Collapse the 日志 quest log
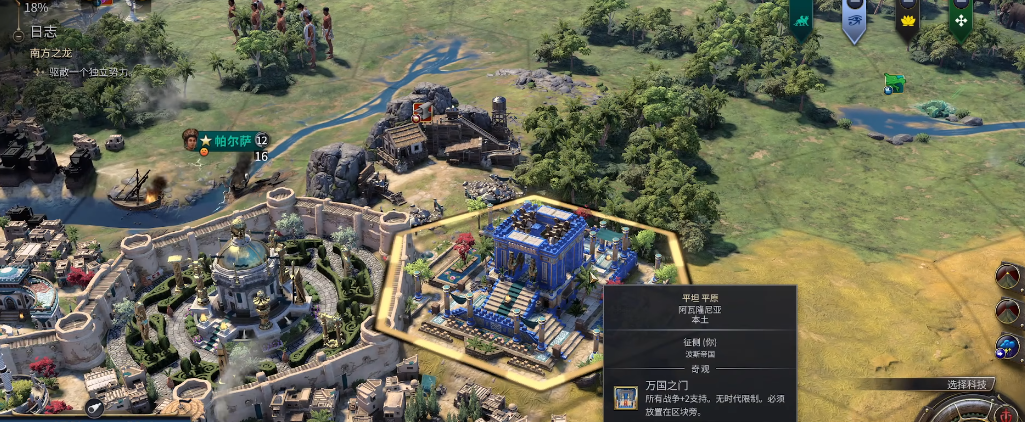Image resolution: width=1025 pixels, height=422 pixels. pyautogui.click(x=19, y=33)
